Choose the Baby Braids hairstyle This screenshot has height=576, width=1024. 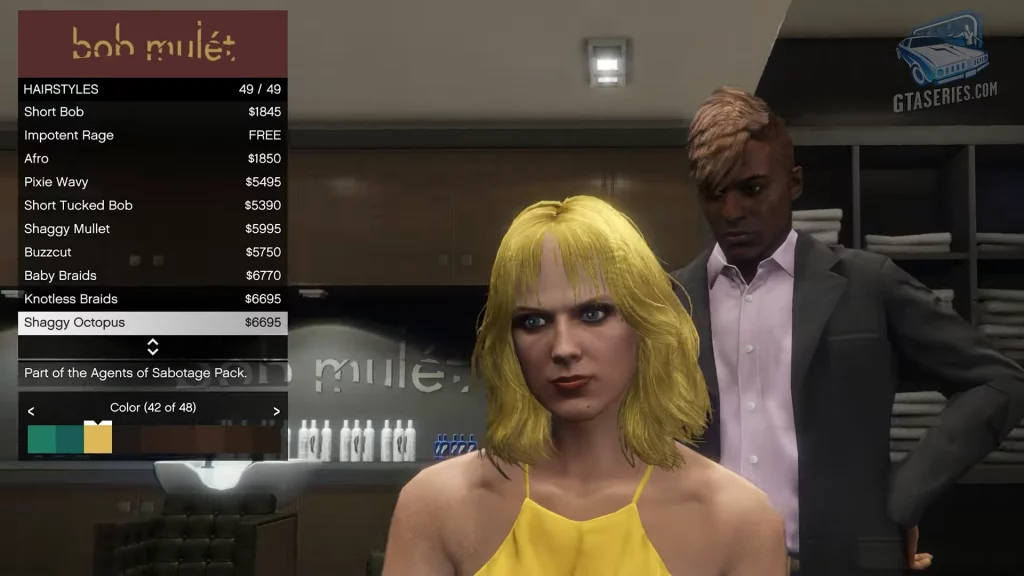click(152, 275)
